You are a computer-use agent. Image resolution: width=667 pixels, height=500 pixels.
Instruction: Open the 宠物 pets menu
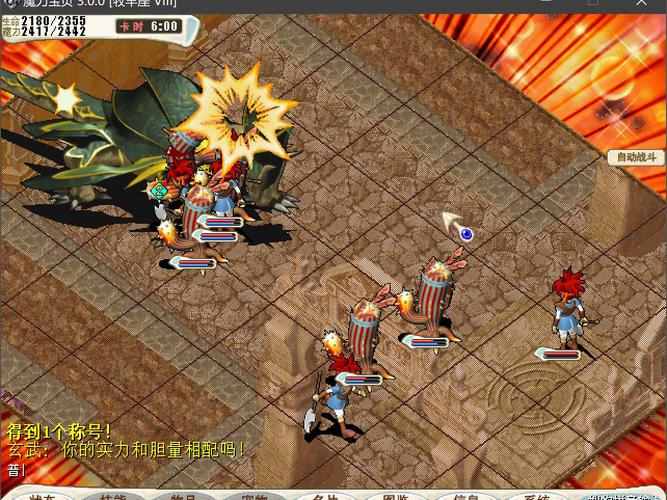[x=255, y=496]
